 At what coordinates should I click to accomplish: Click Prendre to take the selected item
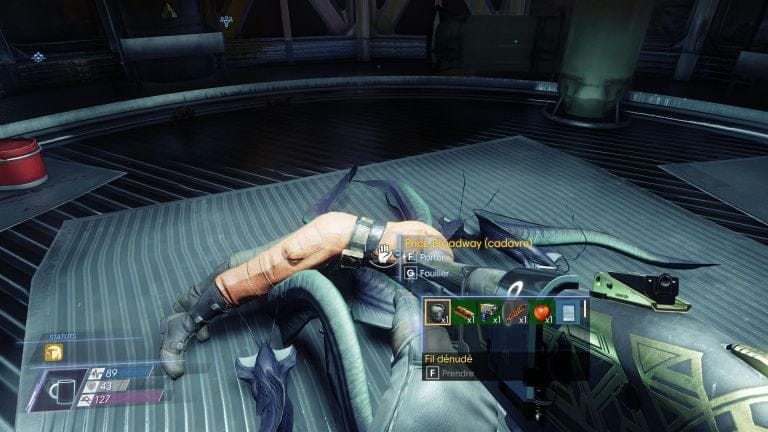(450, 372)
